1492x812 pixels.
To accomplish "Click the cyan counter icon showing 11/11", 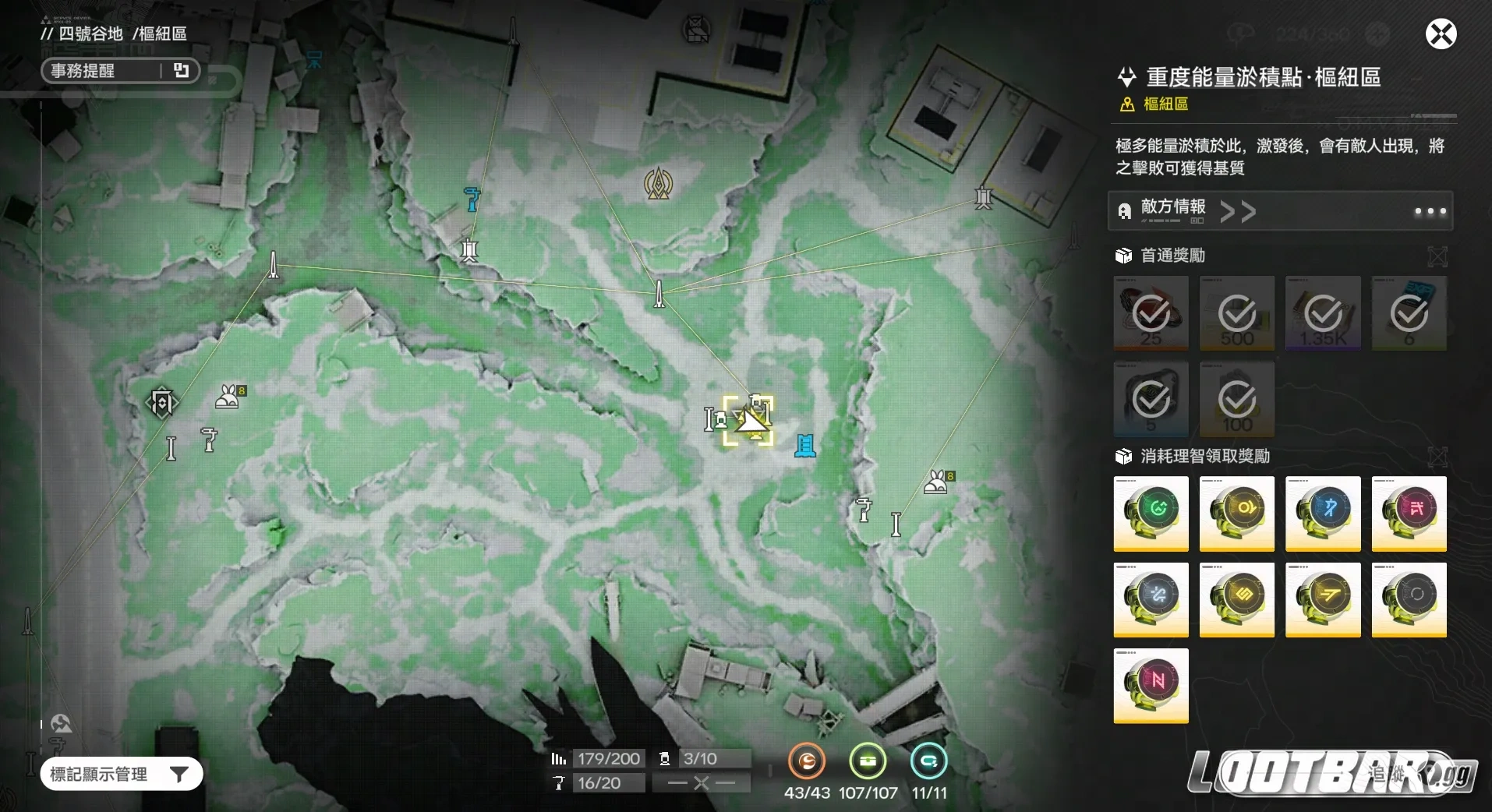I will coord(928,761).
